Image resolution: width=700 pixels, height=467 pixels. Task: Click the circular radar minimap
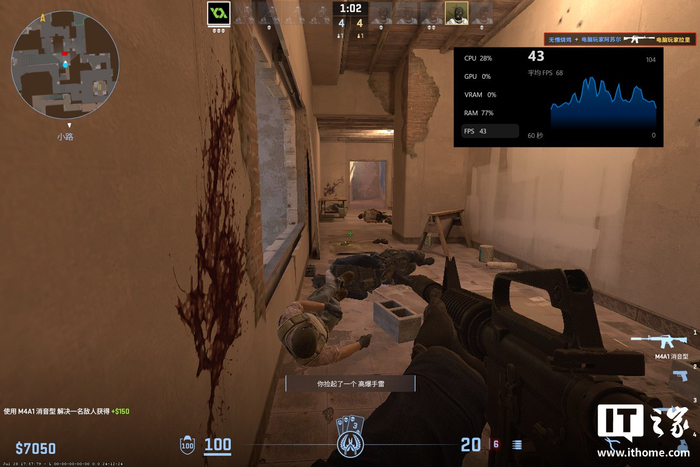(64, 64)
